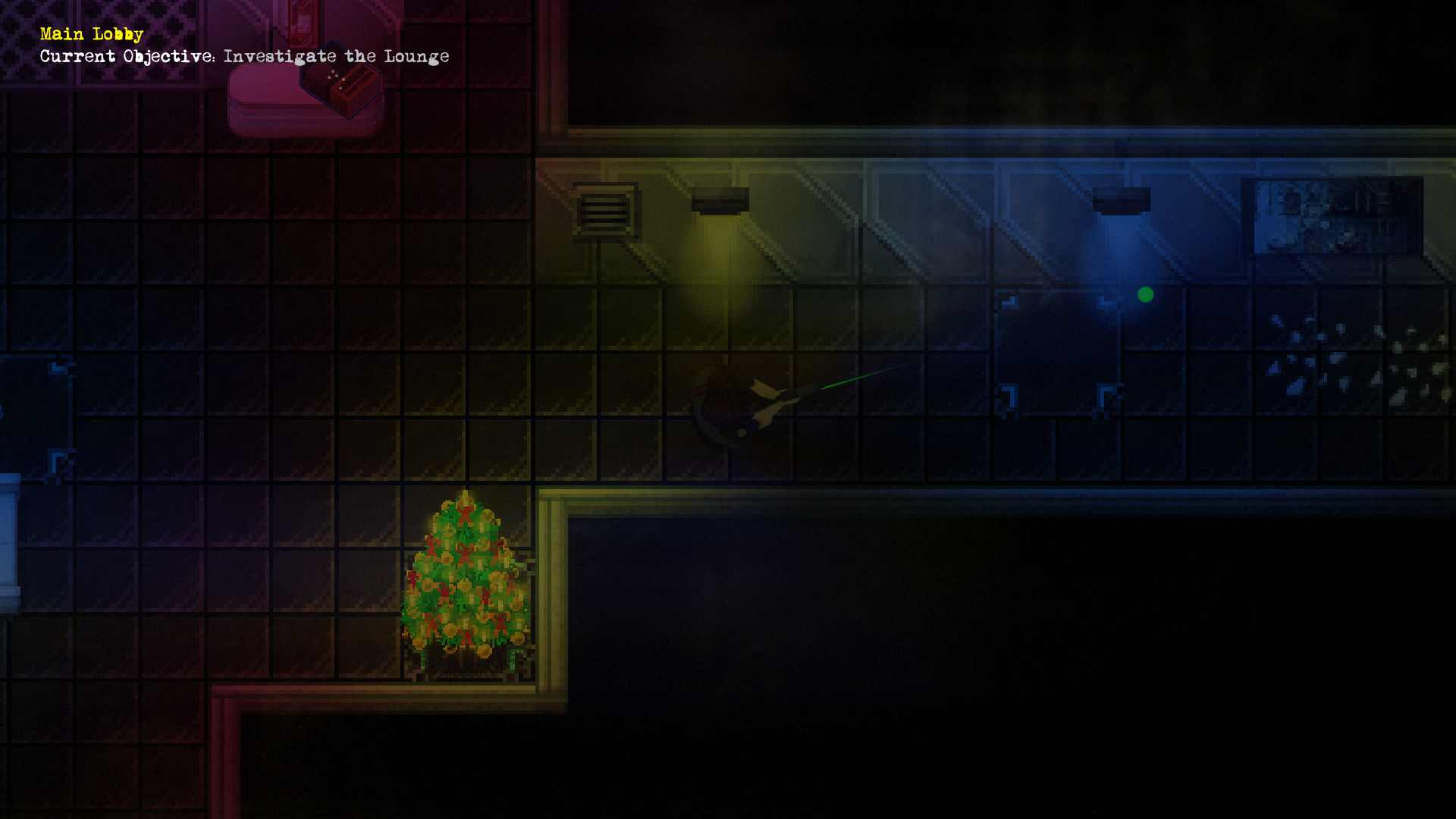Viewport: 1456px width, 819px height.
Task: Click the tree's glowing star topper
Action: (x=465, y=498)
